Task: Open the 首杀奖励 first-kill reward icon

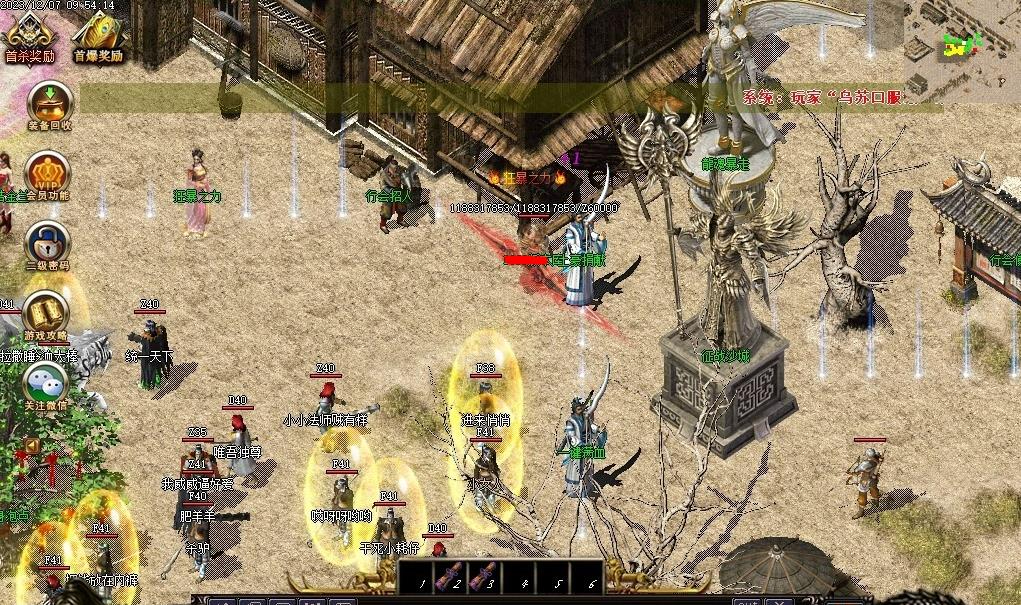Action: [x=28, y=33]
